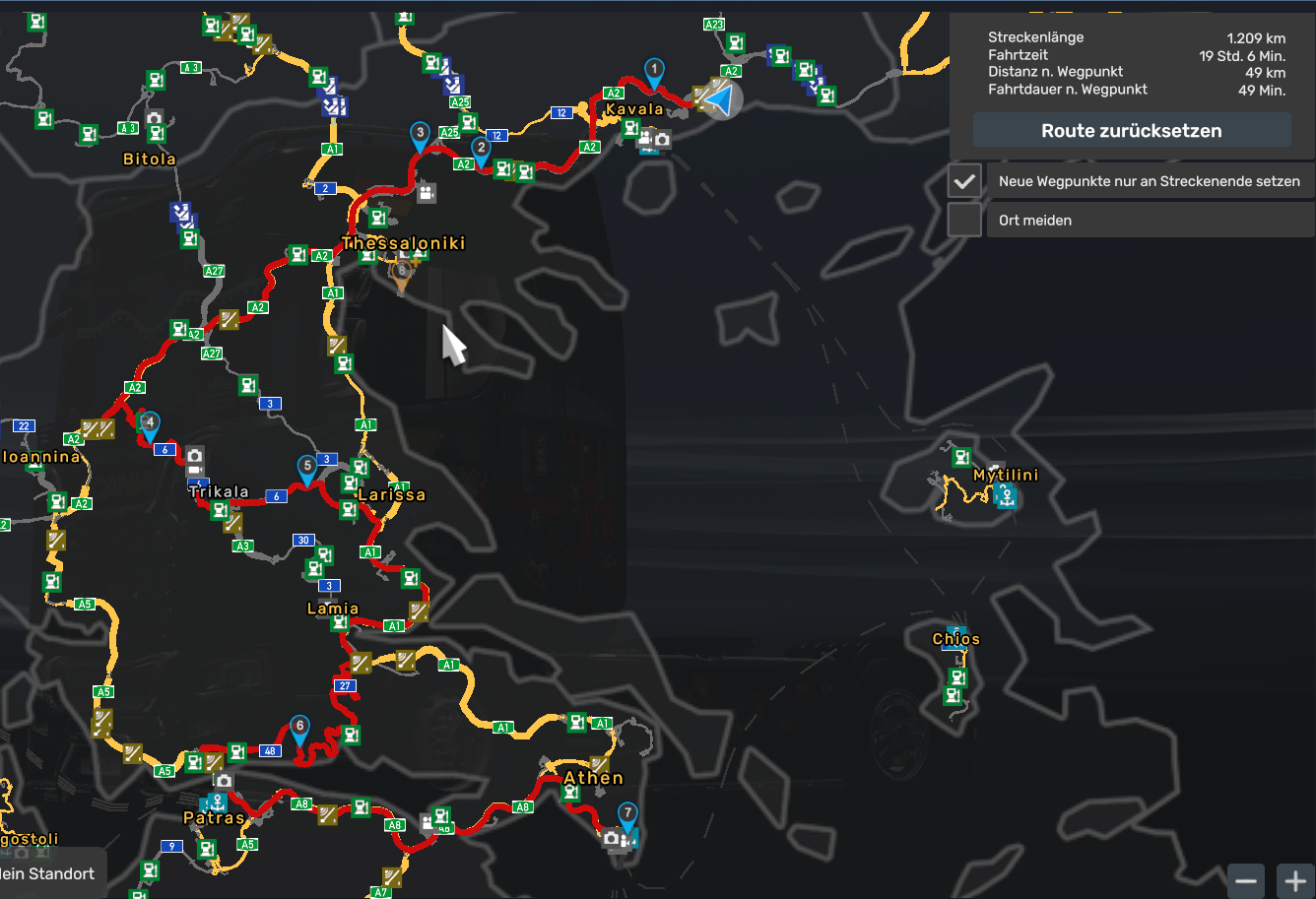Click the Mytilini port anchor icon
The height and width of the screenshot is (899, 1316).
[1006, 497]
